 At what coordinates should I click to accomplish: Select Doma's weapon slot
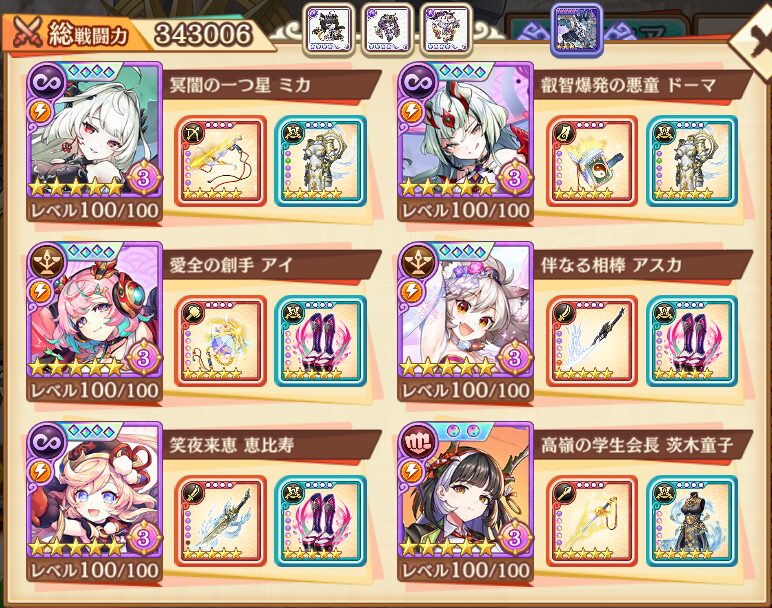[x=592, y=161]
